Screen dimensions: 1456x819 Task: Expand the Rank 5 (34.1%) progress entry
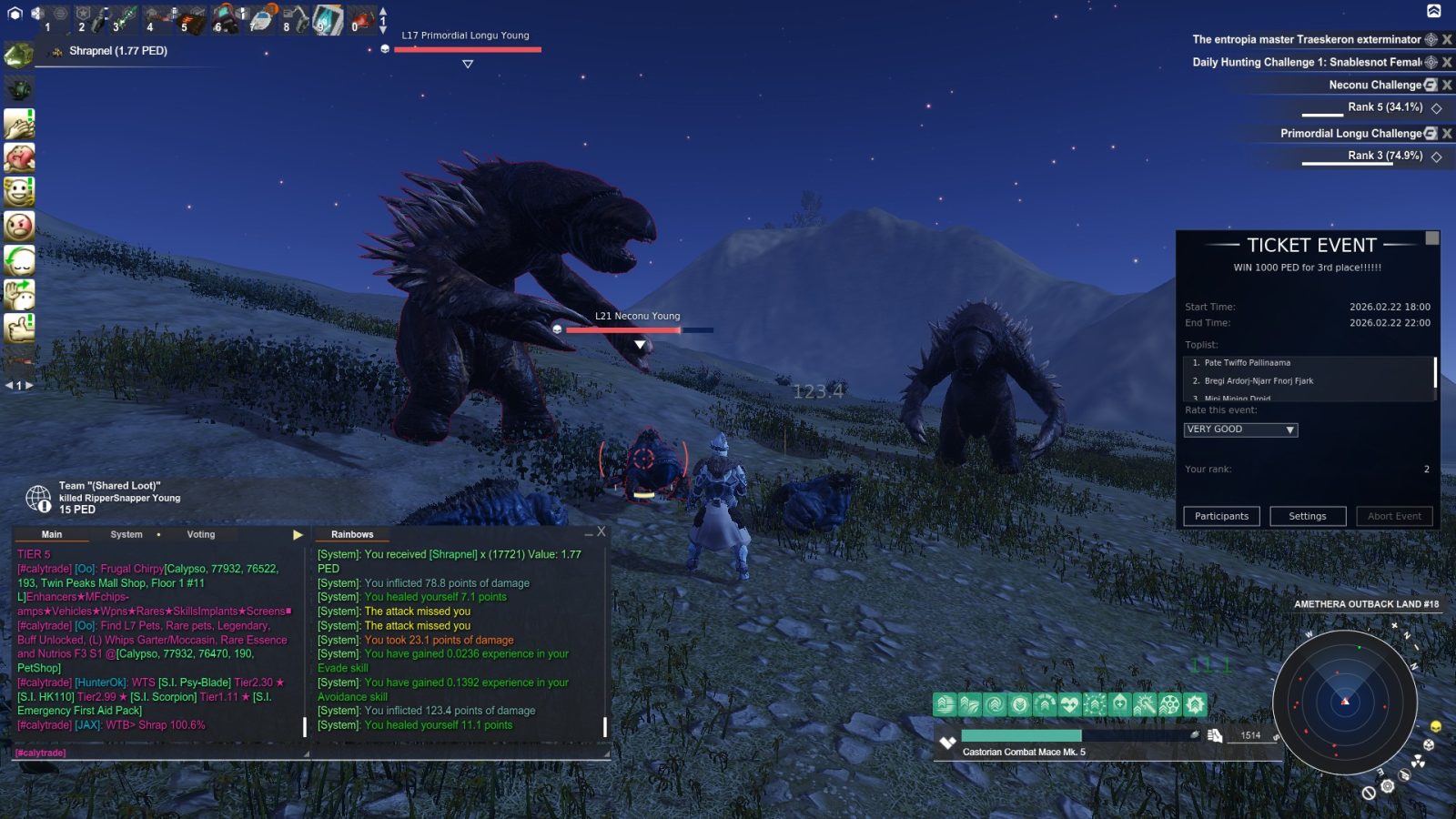coord(1436,107)
